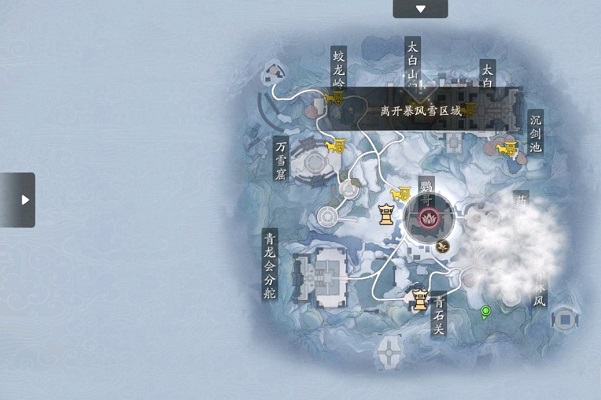The width and height of the screenshot is (601, 400).
Task: Click the 蛟龙岭 location label
Action: click(338, 68)
